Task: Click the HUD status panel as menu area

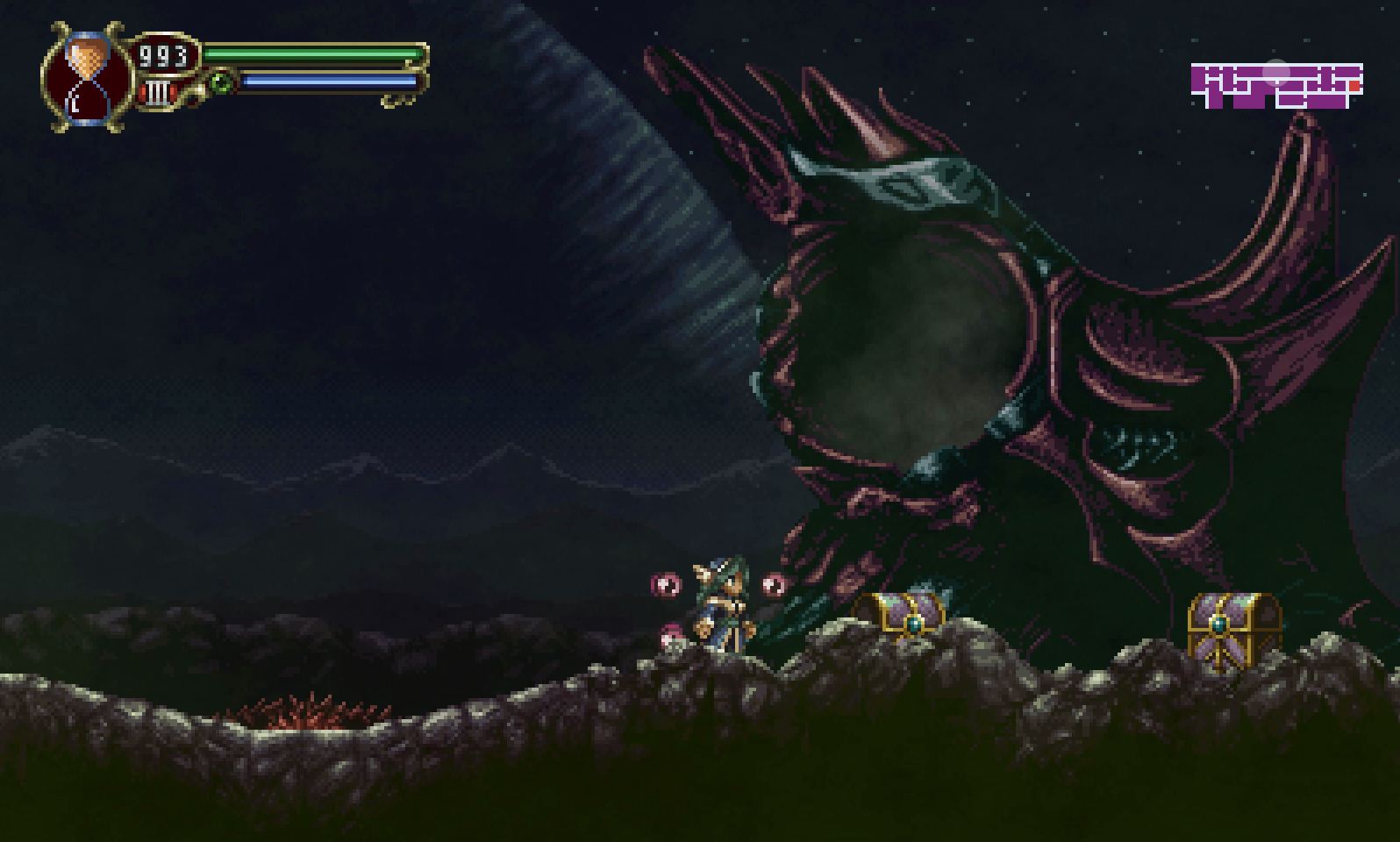Action: 228,70
